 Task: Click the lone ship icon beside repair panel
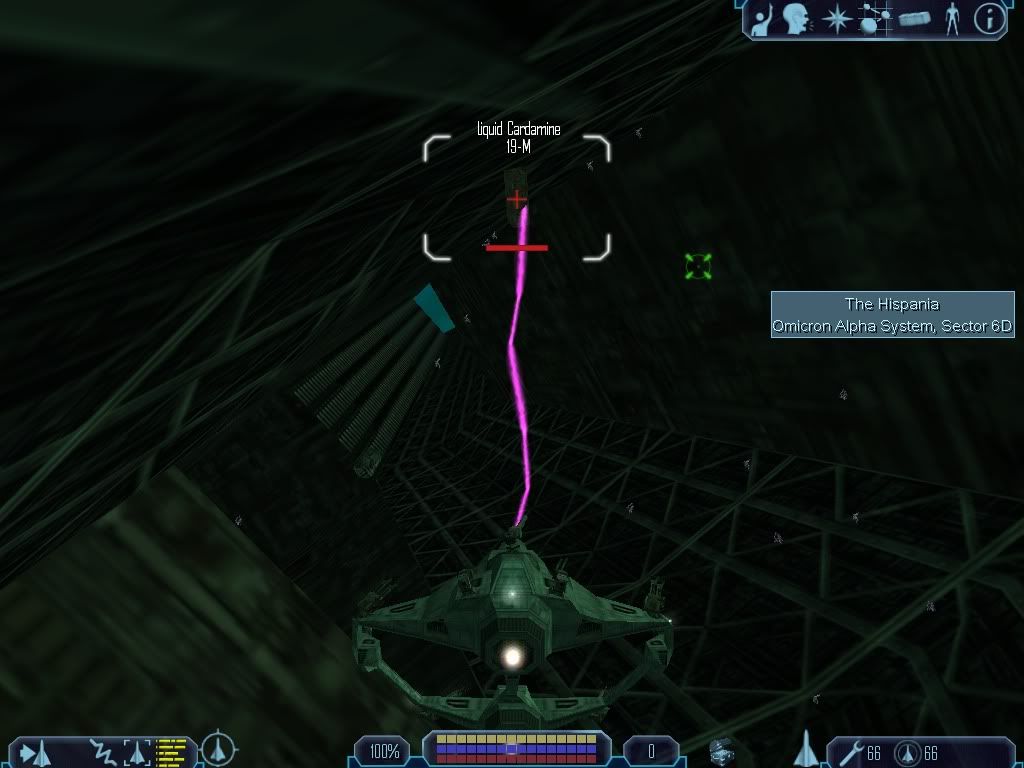point(806,748)
